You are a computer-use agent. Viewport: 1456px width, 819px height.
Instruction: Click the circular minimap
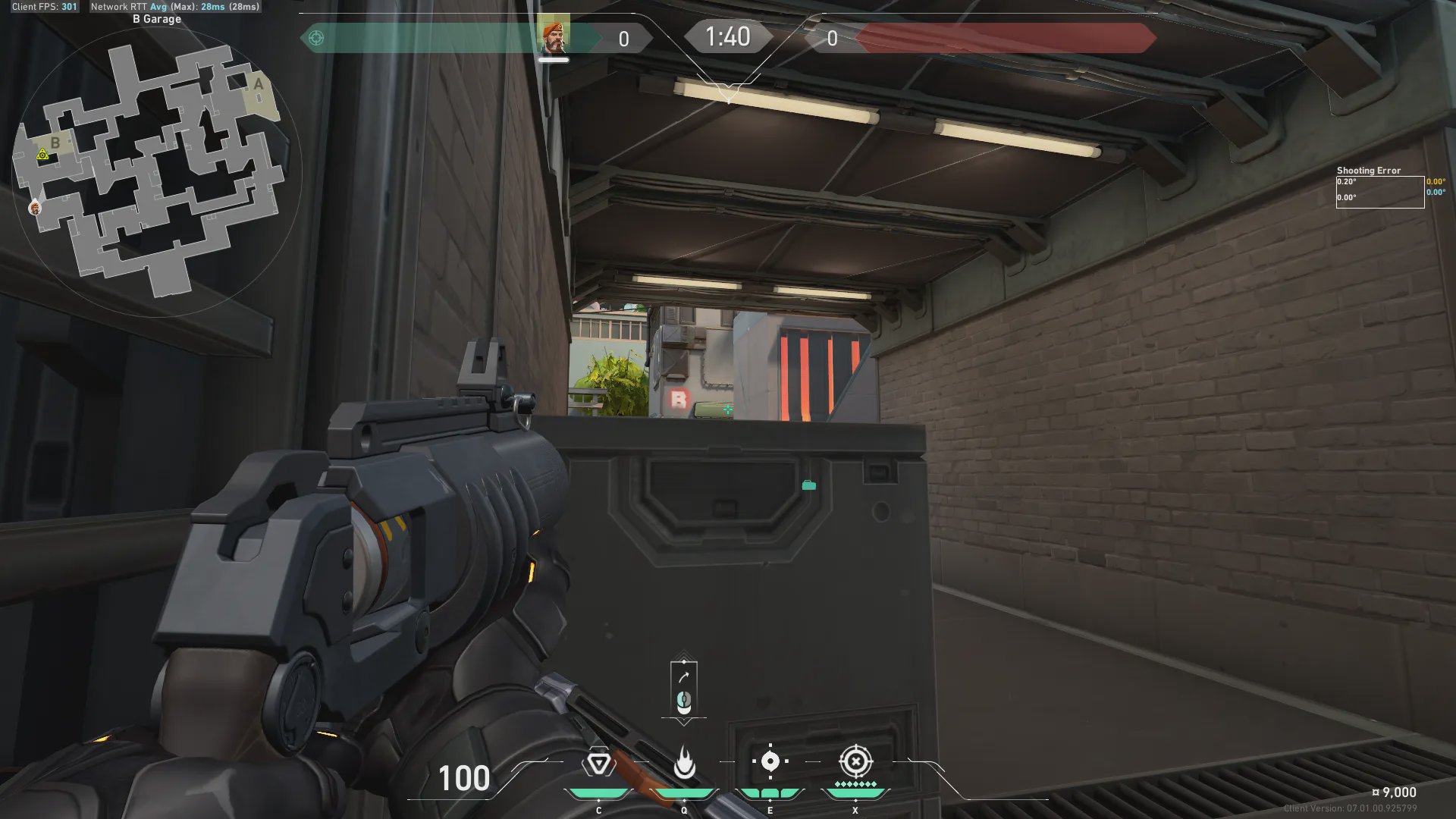158,173
